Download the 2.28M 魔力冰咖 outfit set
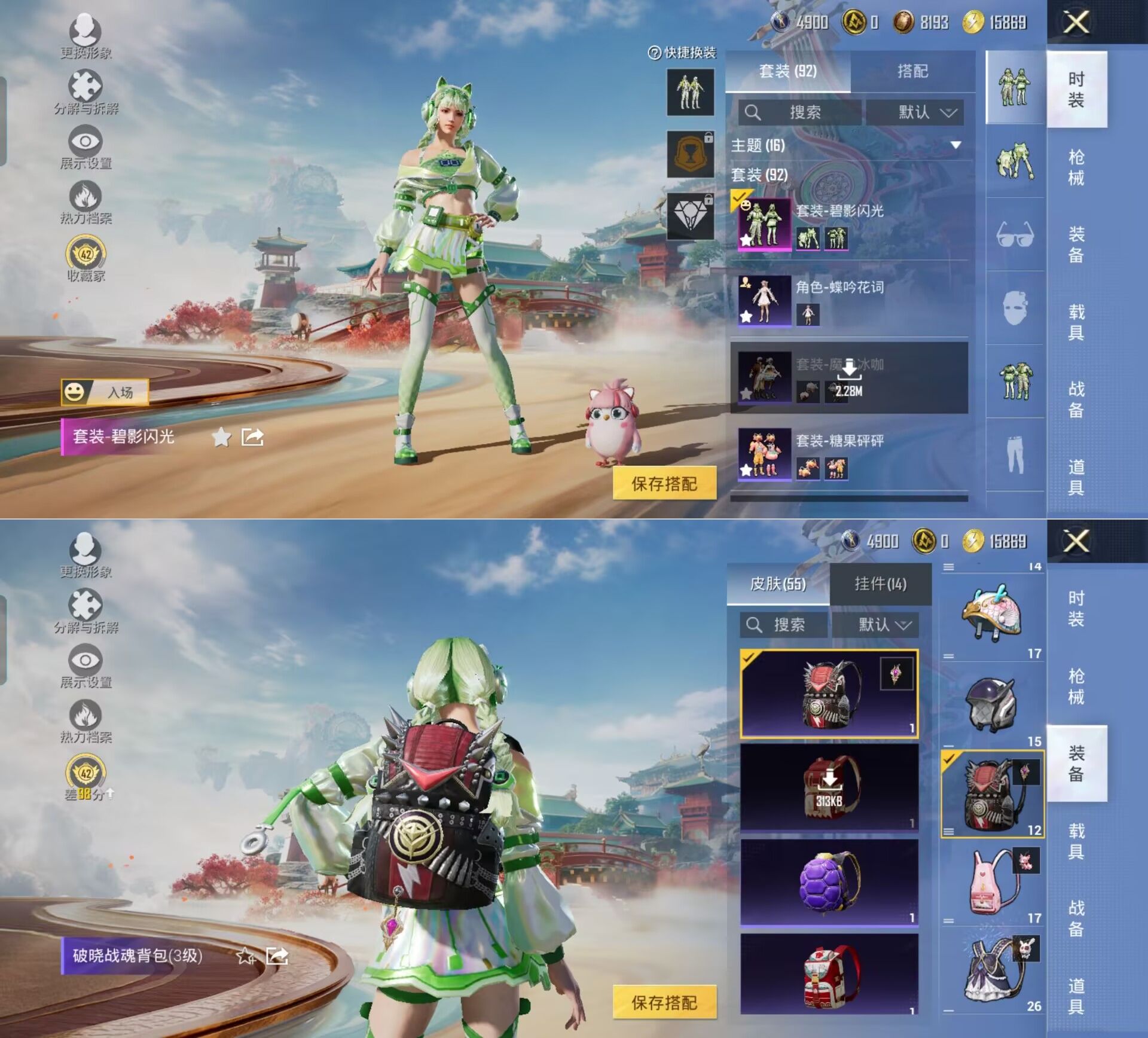The height and width of the screenshot is (1038, 1148). 848,377
